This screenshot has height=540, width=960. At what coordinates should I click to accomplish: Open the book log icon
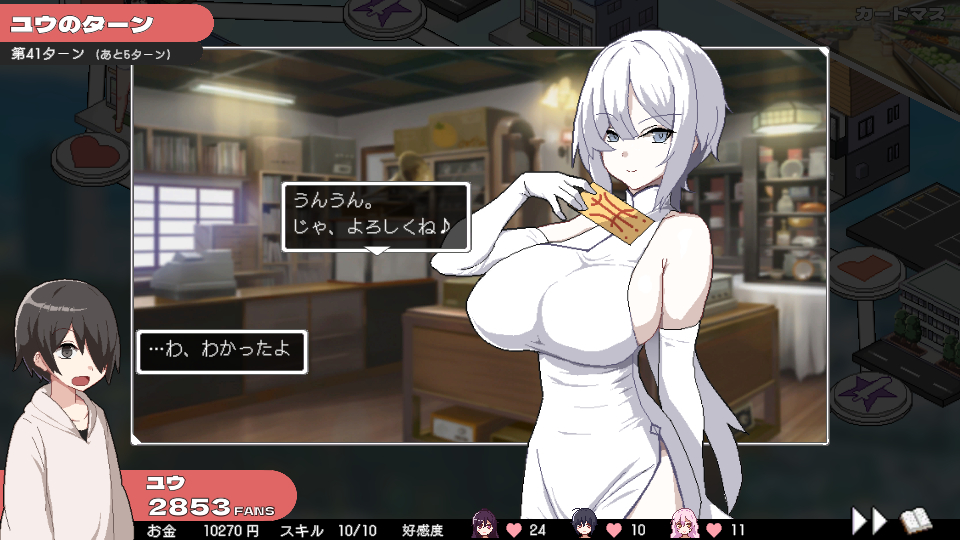(x=915, y=520)
